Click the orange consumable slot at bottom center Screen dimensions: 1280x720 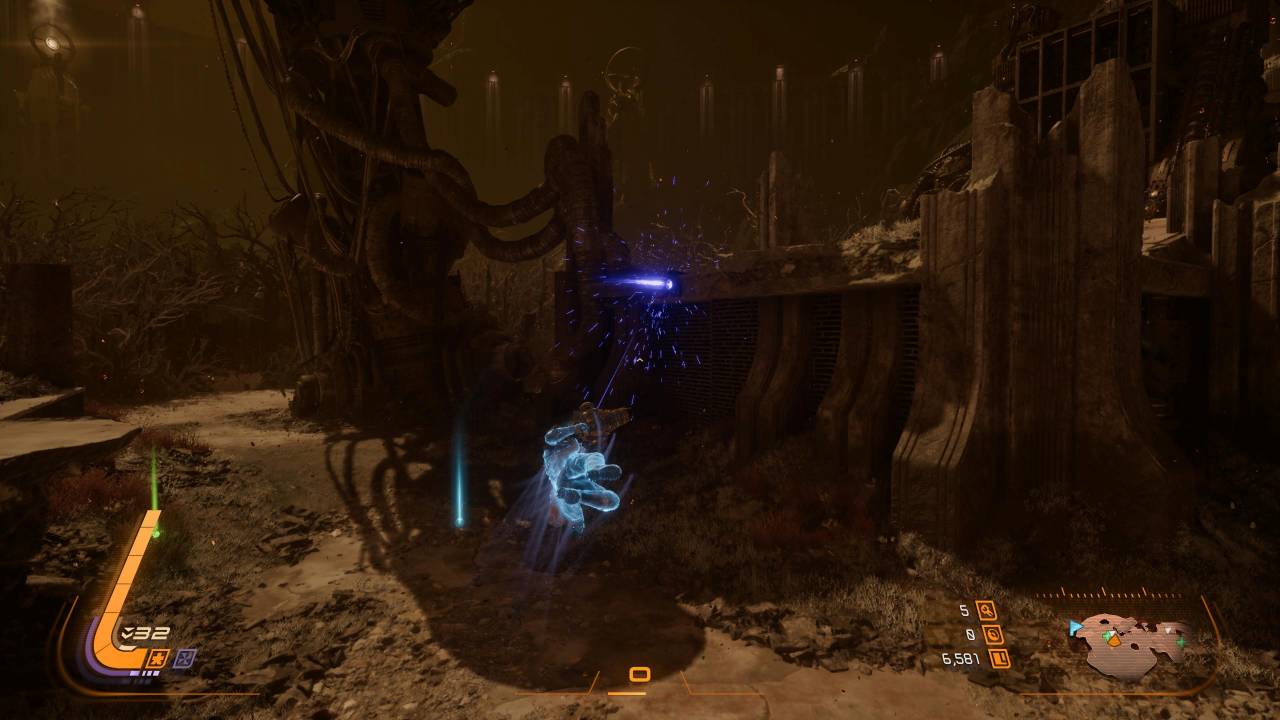point(640,675)
